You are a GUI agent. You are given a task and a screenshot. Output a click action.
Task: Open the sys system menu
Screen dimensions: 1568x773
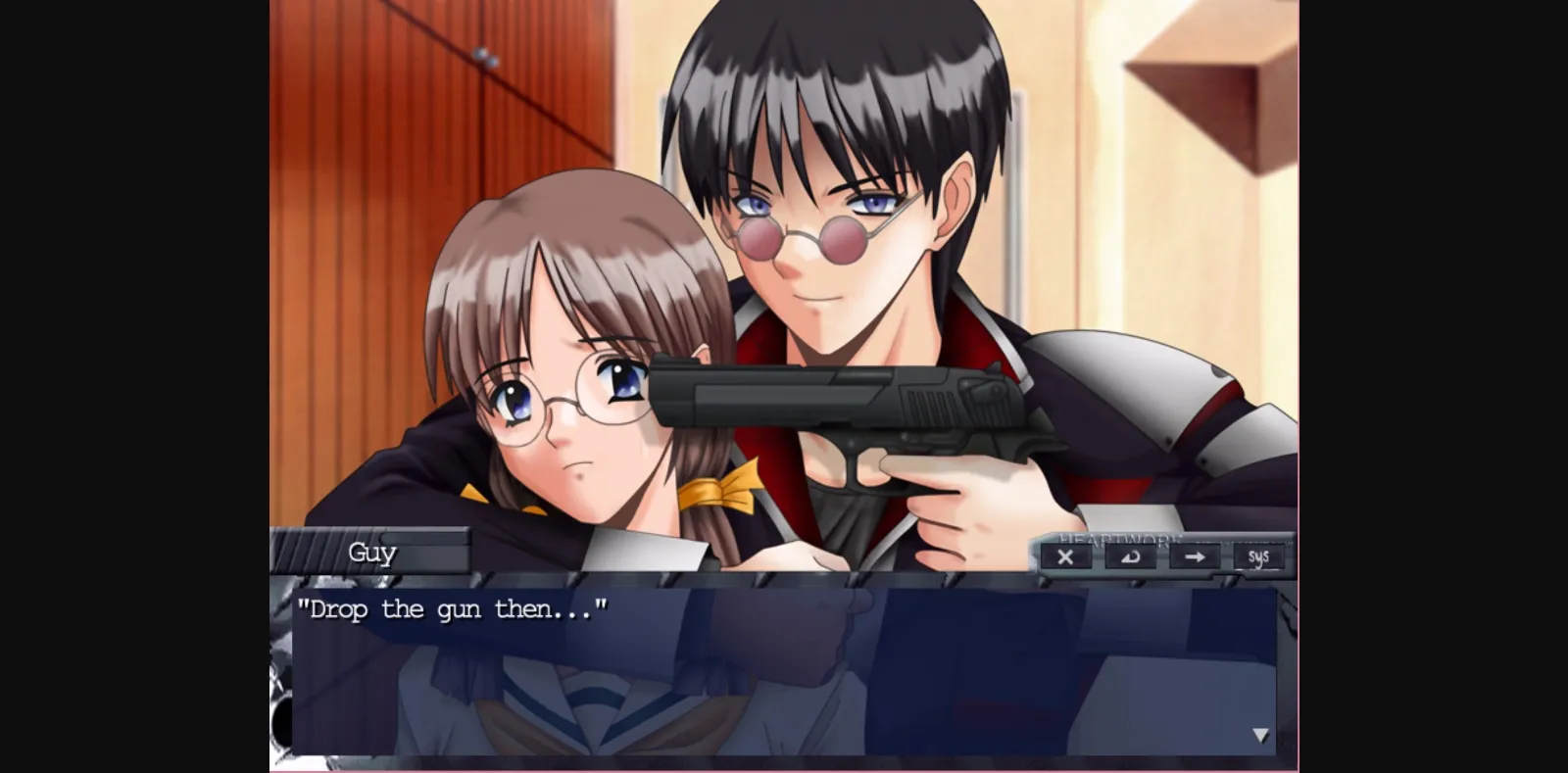pos(1259,557)
